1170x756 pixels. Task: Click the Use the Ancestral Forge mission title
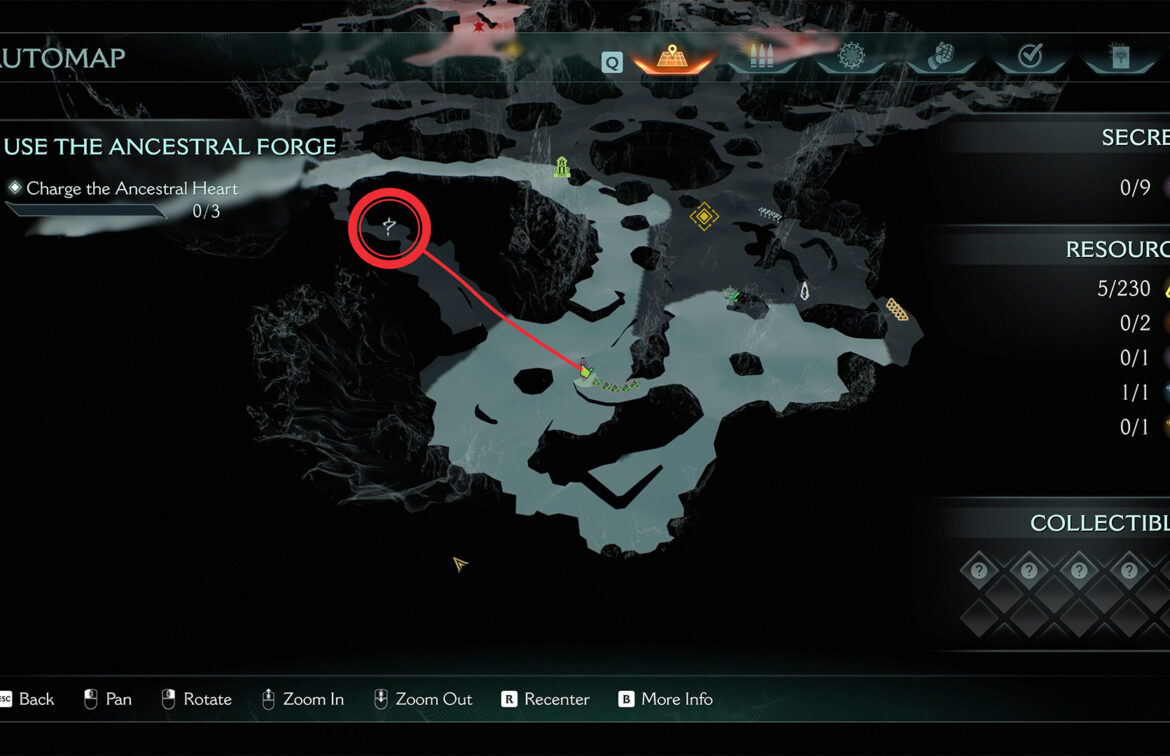point(170,147)
